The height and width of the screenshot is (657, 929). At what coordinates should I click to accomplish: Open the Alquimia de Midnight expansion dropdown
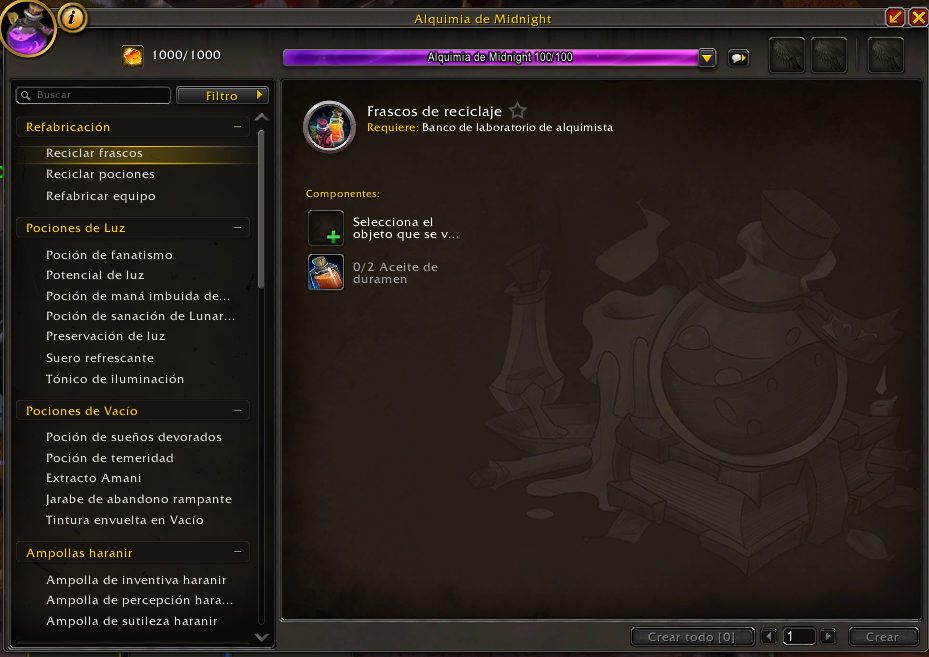coord(707,58)
